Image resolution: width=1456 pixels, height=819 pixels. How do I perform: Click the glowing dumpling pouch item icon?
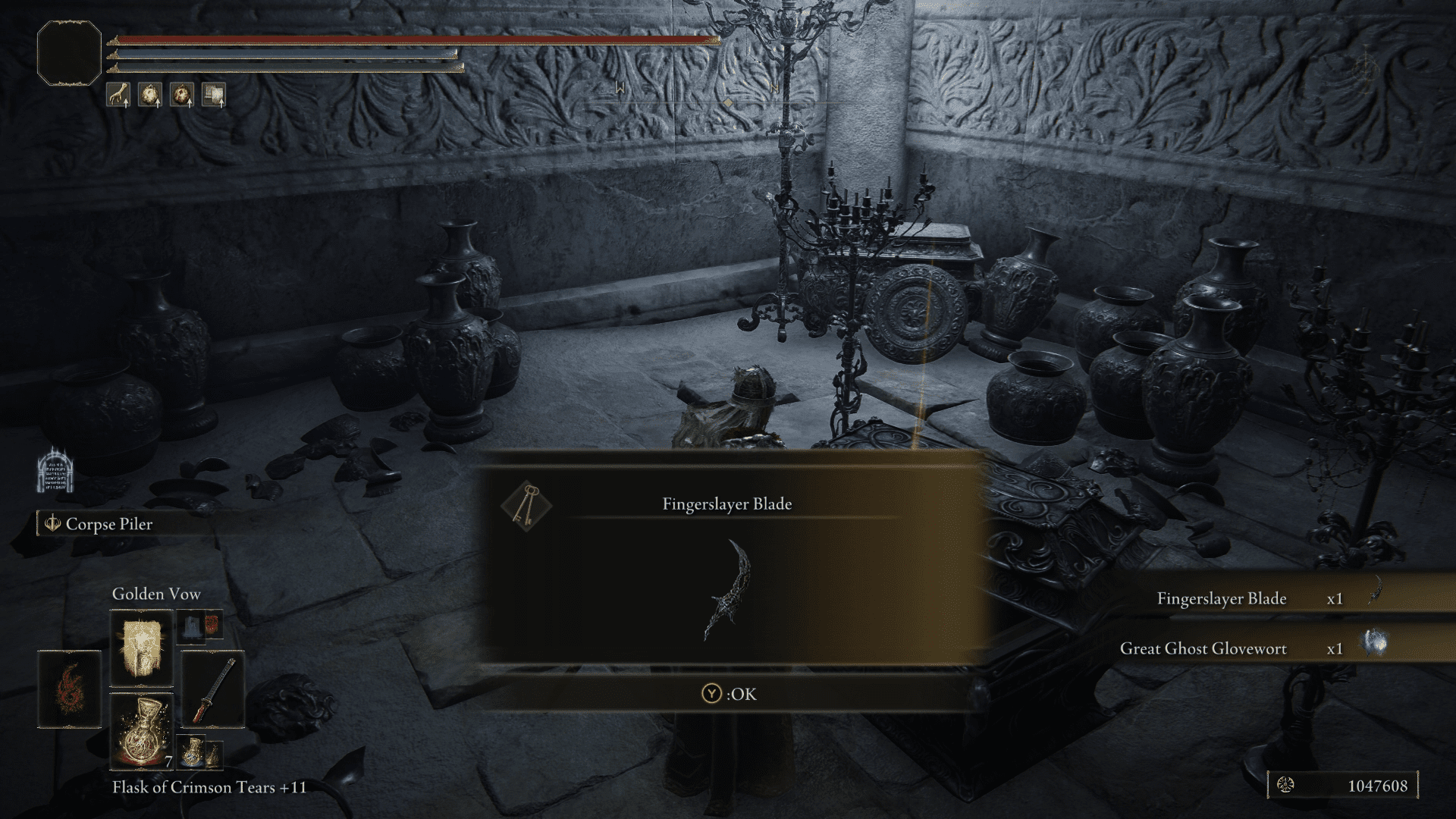coord(151,96)
